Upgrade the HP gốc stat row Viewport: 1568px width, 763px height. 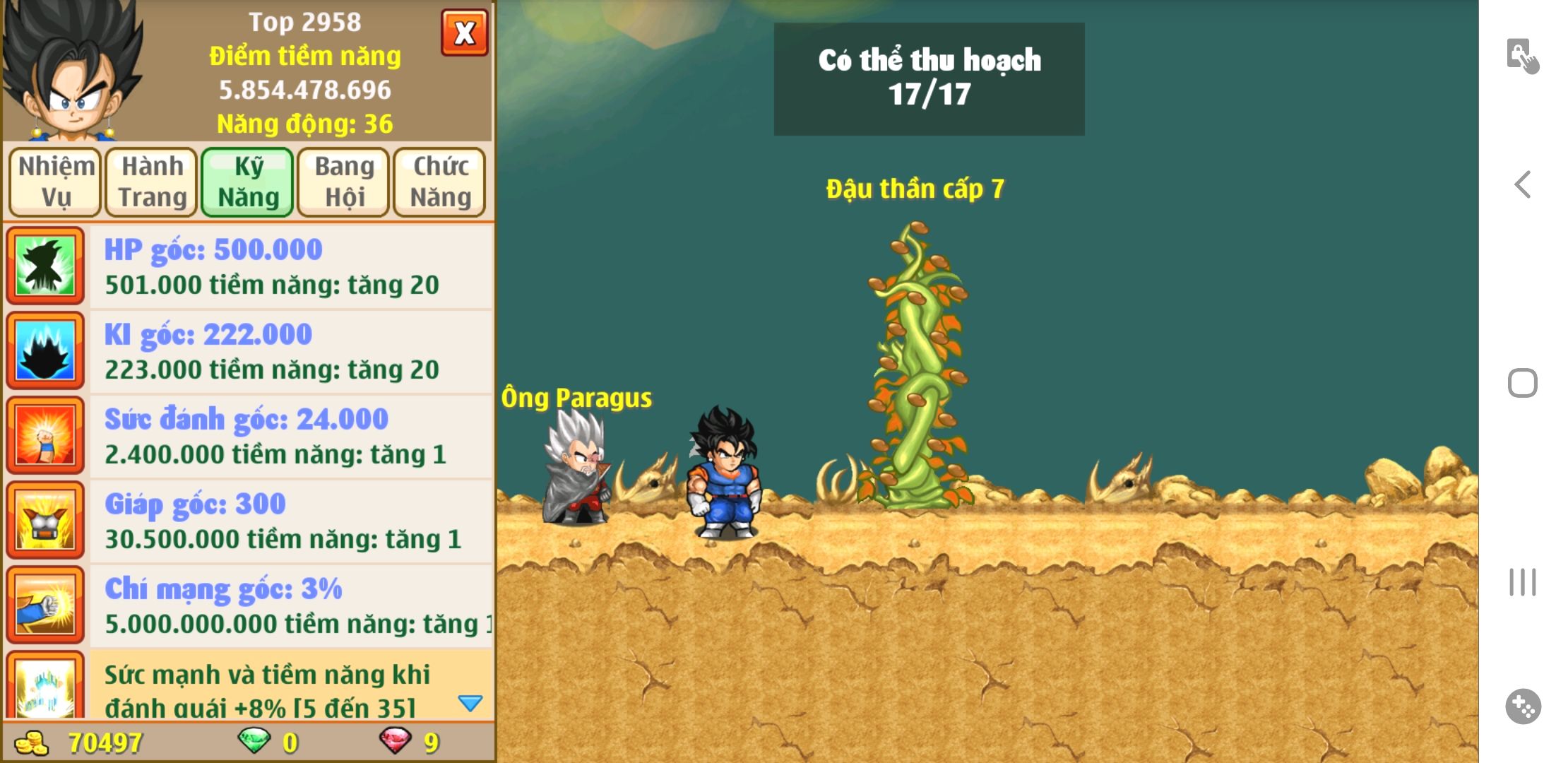click(290, 267)
